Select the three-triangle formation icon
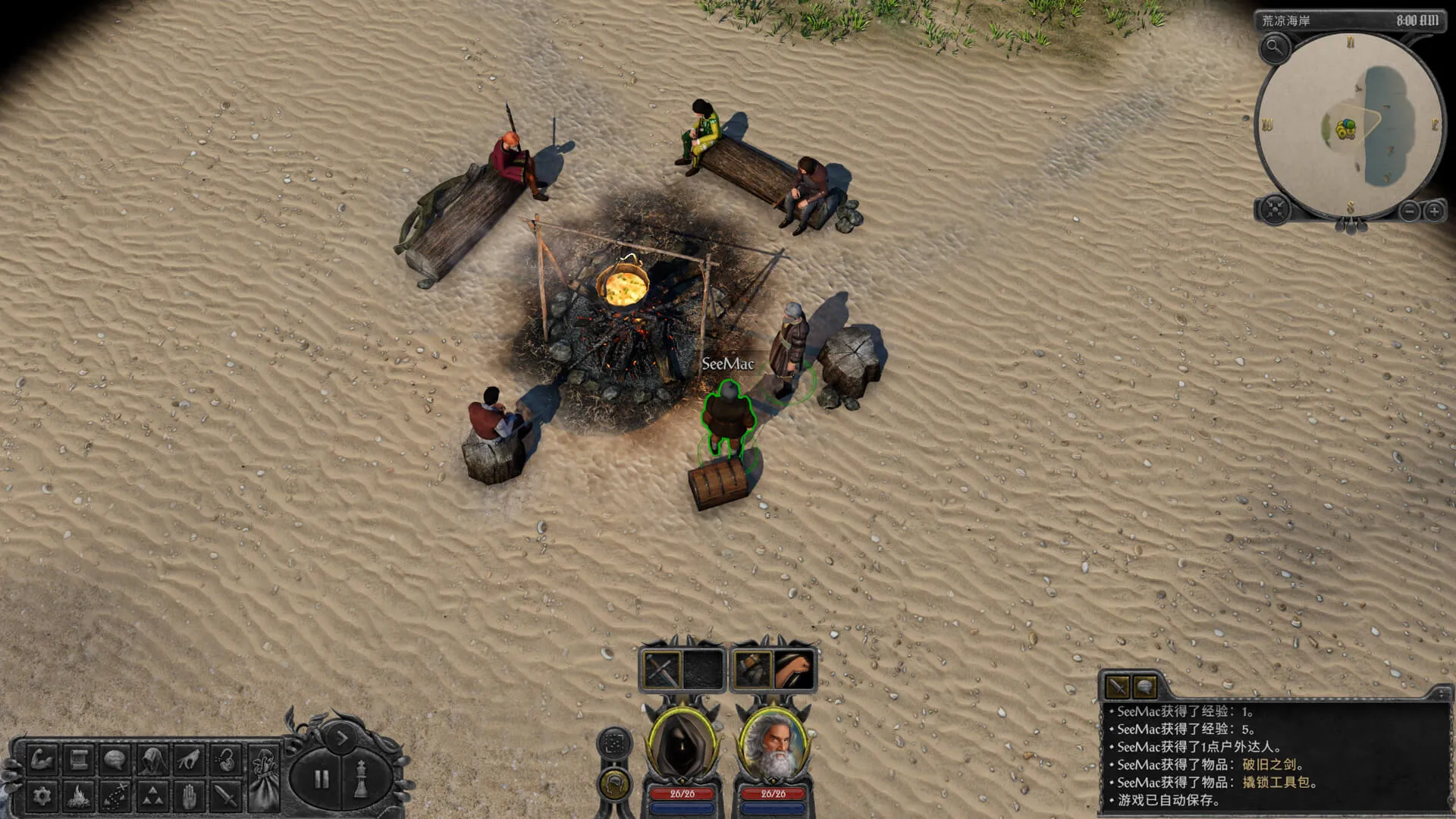The height and width of the screenshot is (819, 1456). coord(152,795)
